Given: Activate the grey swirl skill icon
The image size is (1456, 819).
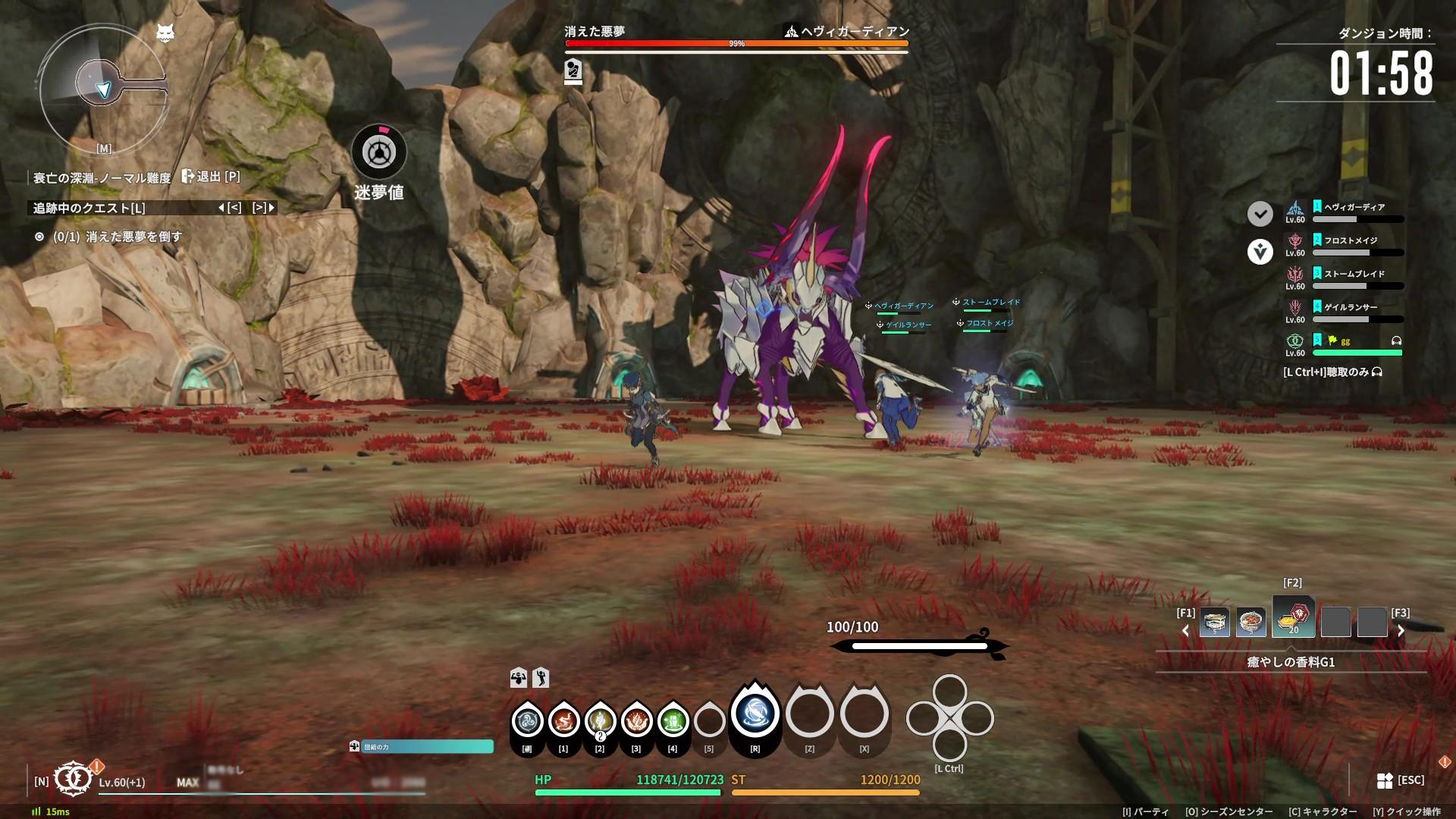Looking at the screenshot, I should click(527, 720).
